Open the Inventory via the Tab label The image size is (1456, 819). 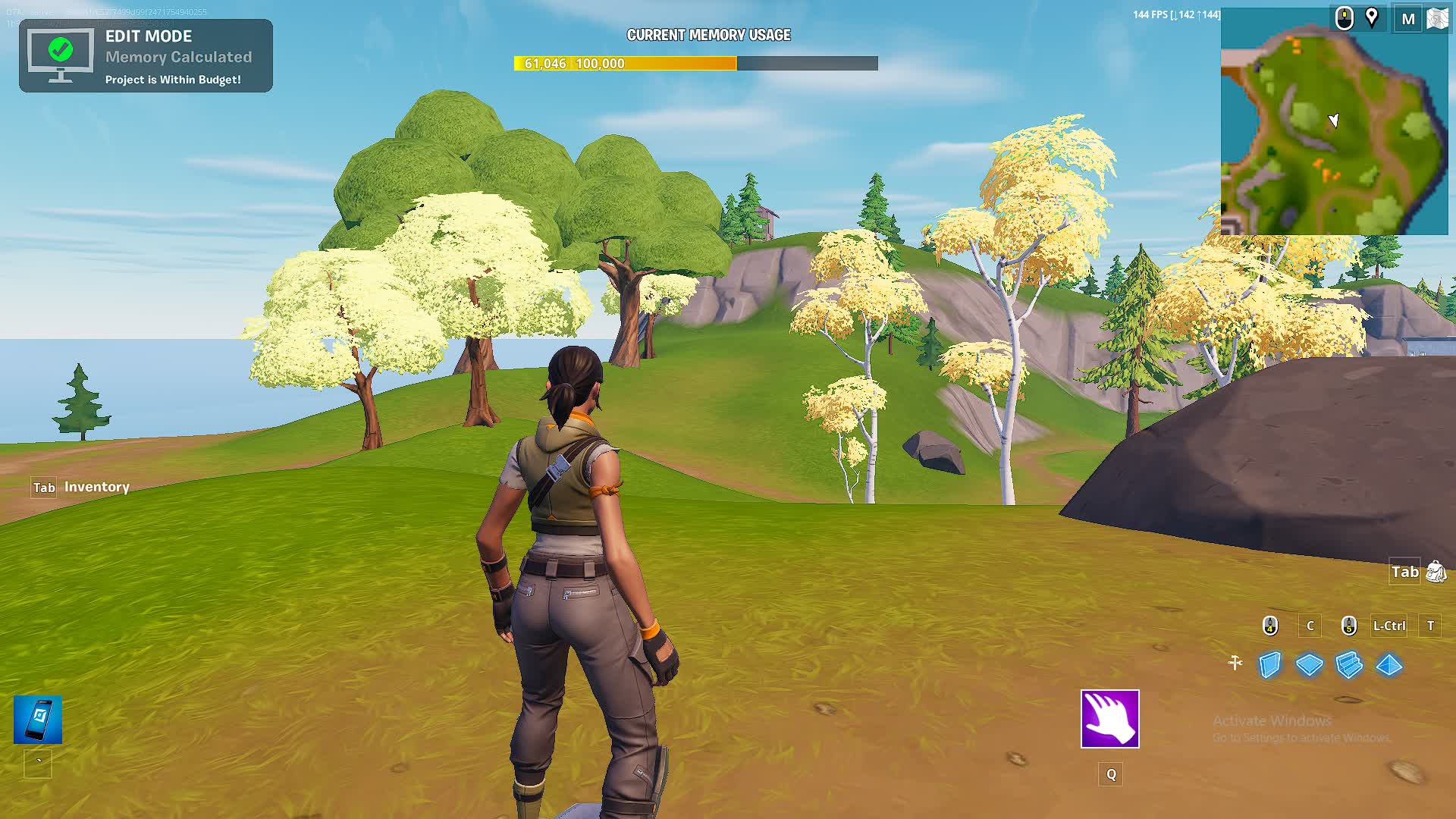coord(43,488)
